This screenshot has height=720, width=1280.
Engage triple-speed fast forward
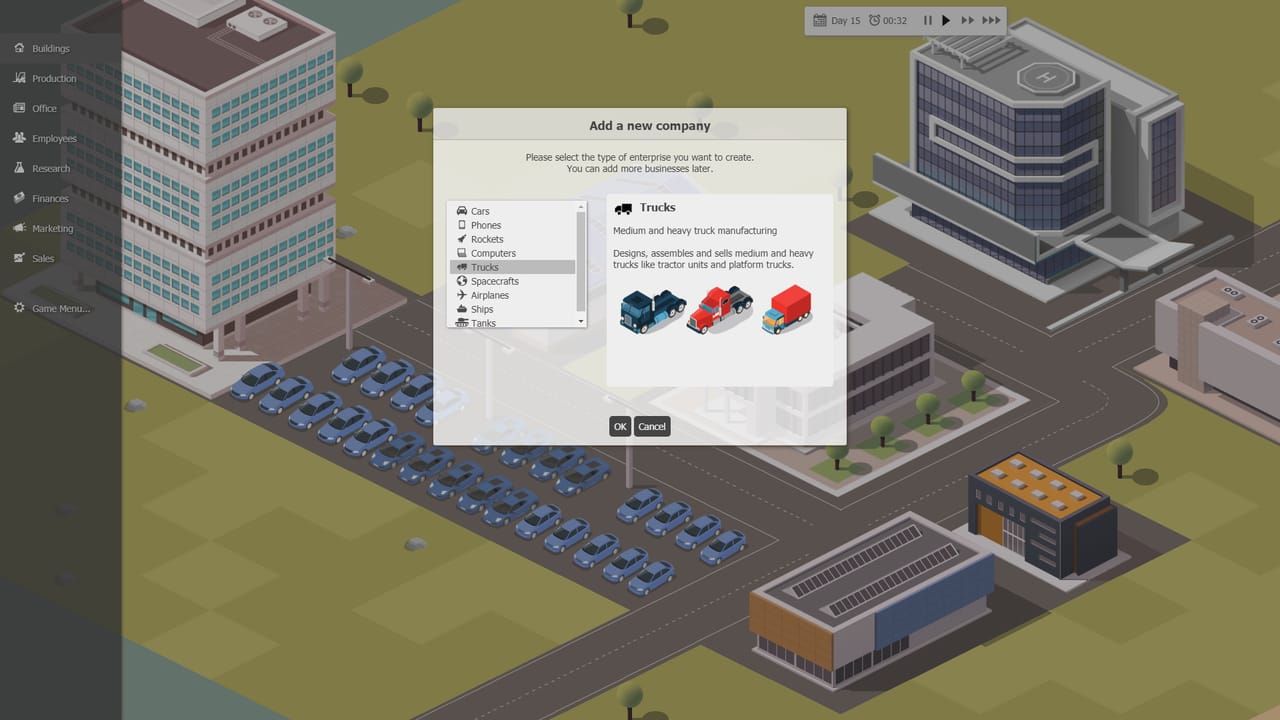click(x=991, y=19)
